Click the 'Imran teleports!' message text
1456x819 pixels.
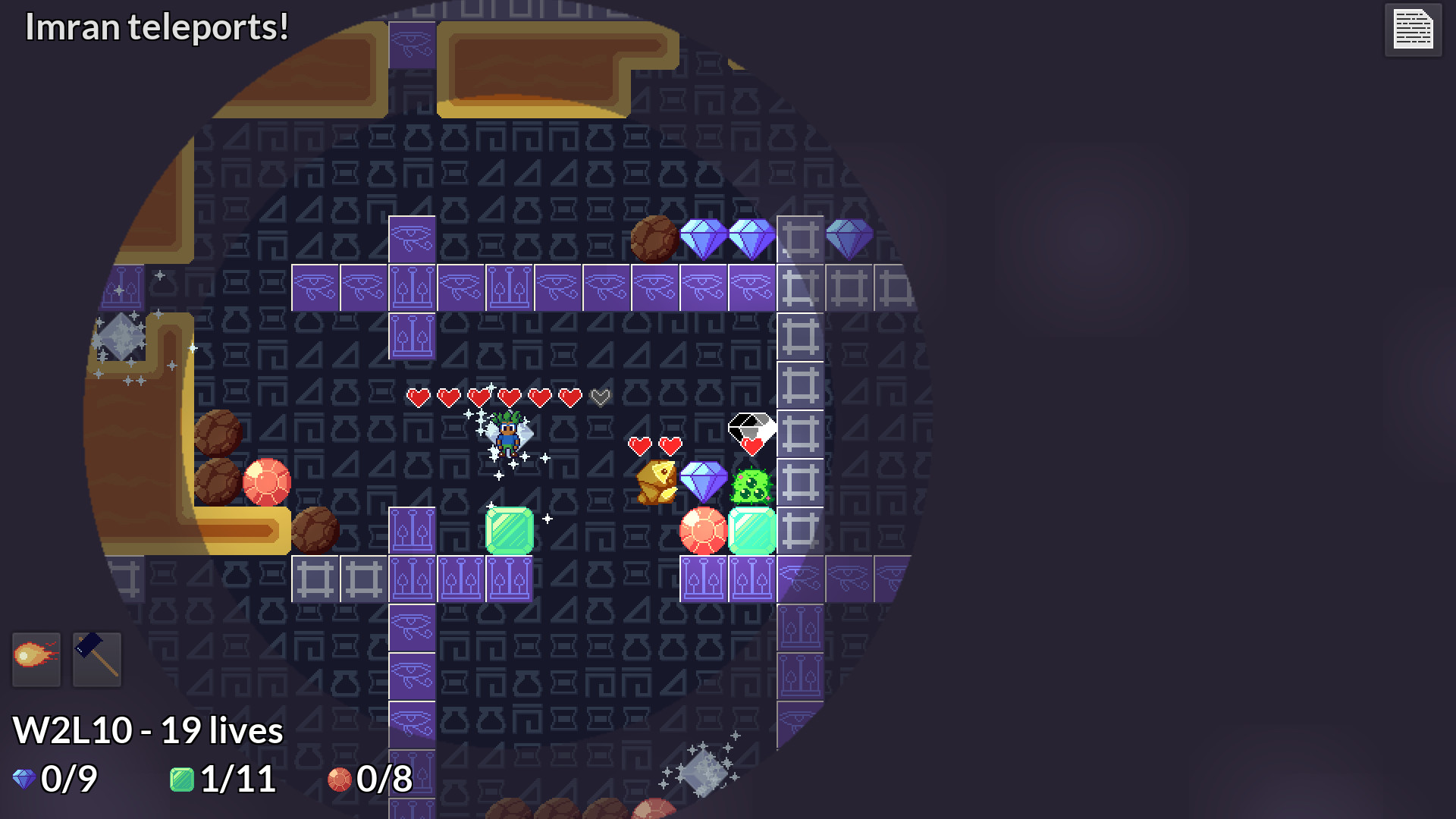(155, 28)
